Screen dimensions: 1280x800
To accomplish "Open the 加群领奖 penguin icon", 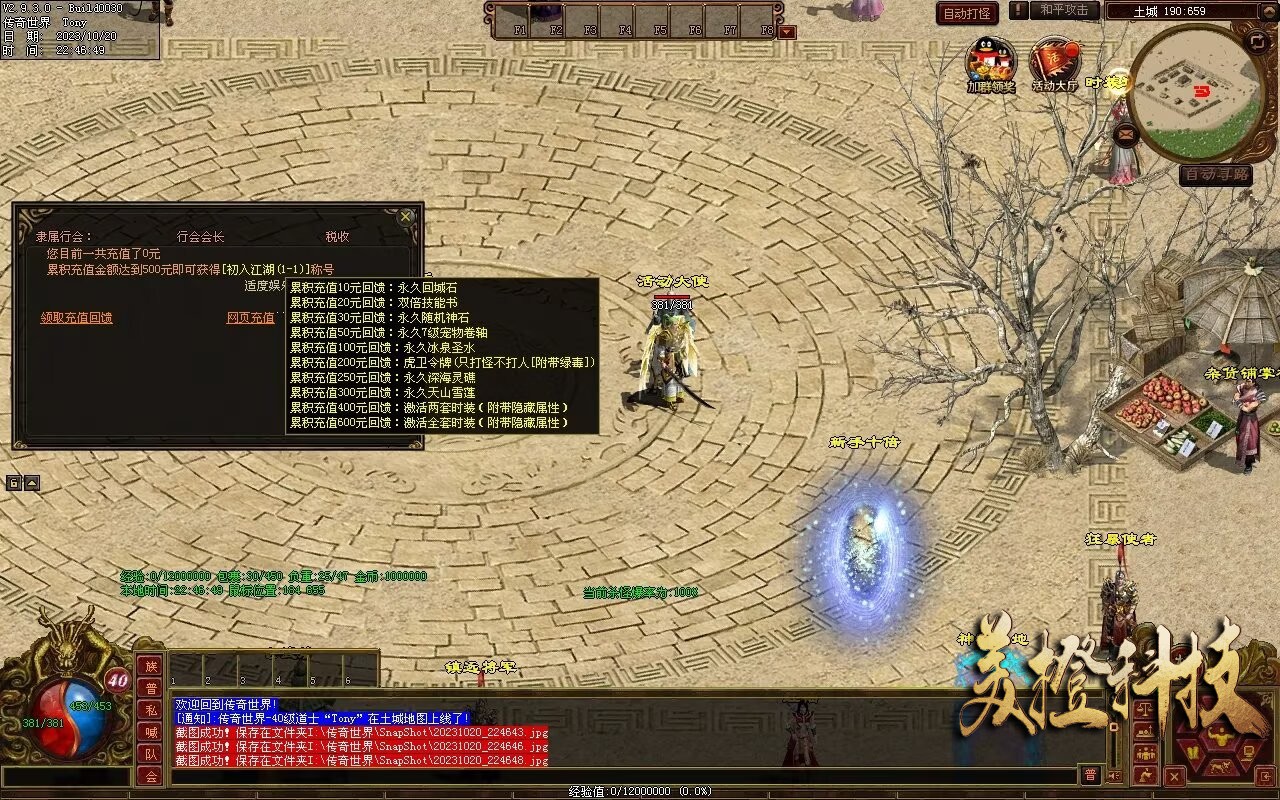I will click(989, 62).
